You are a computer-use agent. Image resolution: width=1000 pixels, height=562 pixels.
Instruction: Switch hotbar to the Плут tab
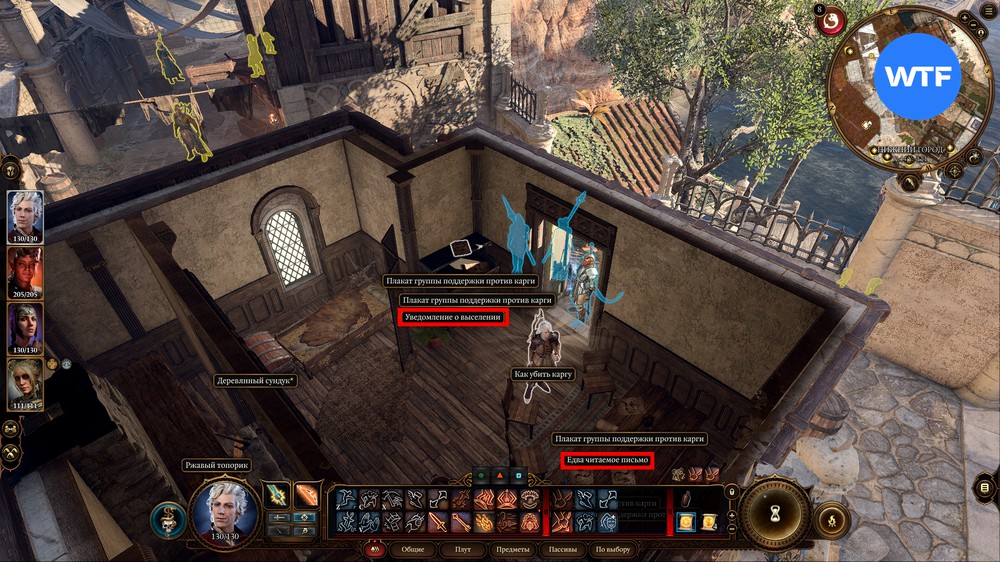pyautogui.click(x=462, y=549)
